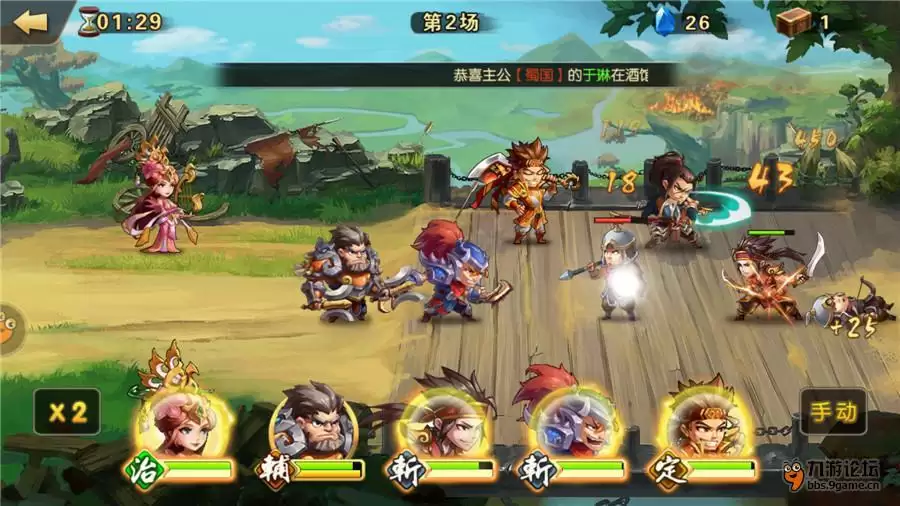Tap the treasure chest loot icon
The width and height of the screenshot is (900, 506).
click(795, 21)
